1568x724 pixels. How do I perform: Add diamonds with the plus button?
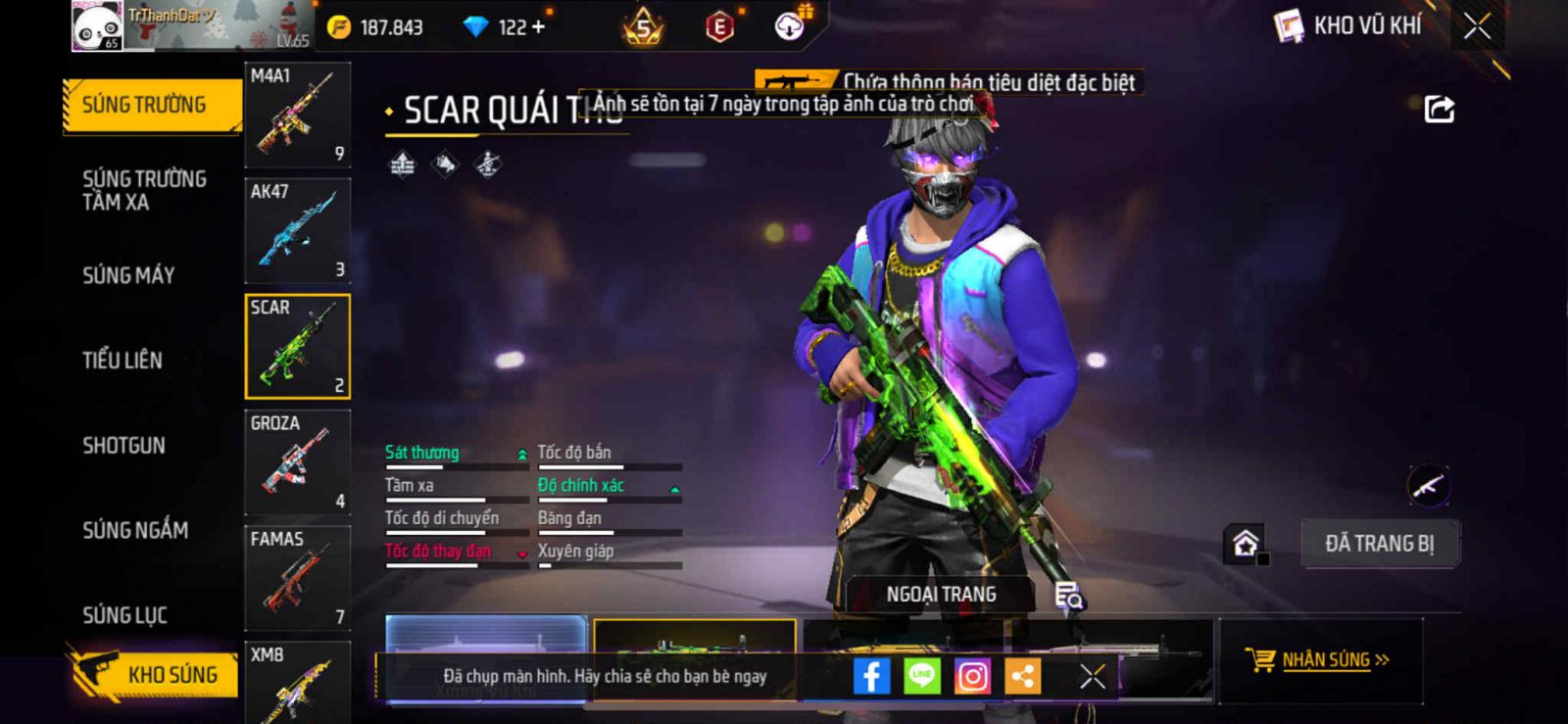click(x=537, y=26)
